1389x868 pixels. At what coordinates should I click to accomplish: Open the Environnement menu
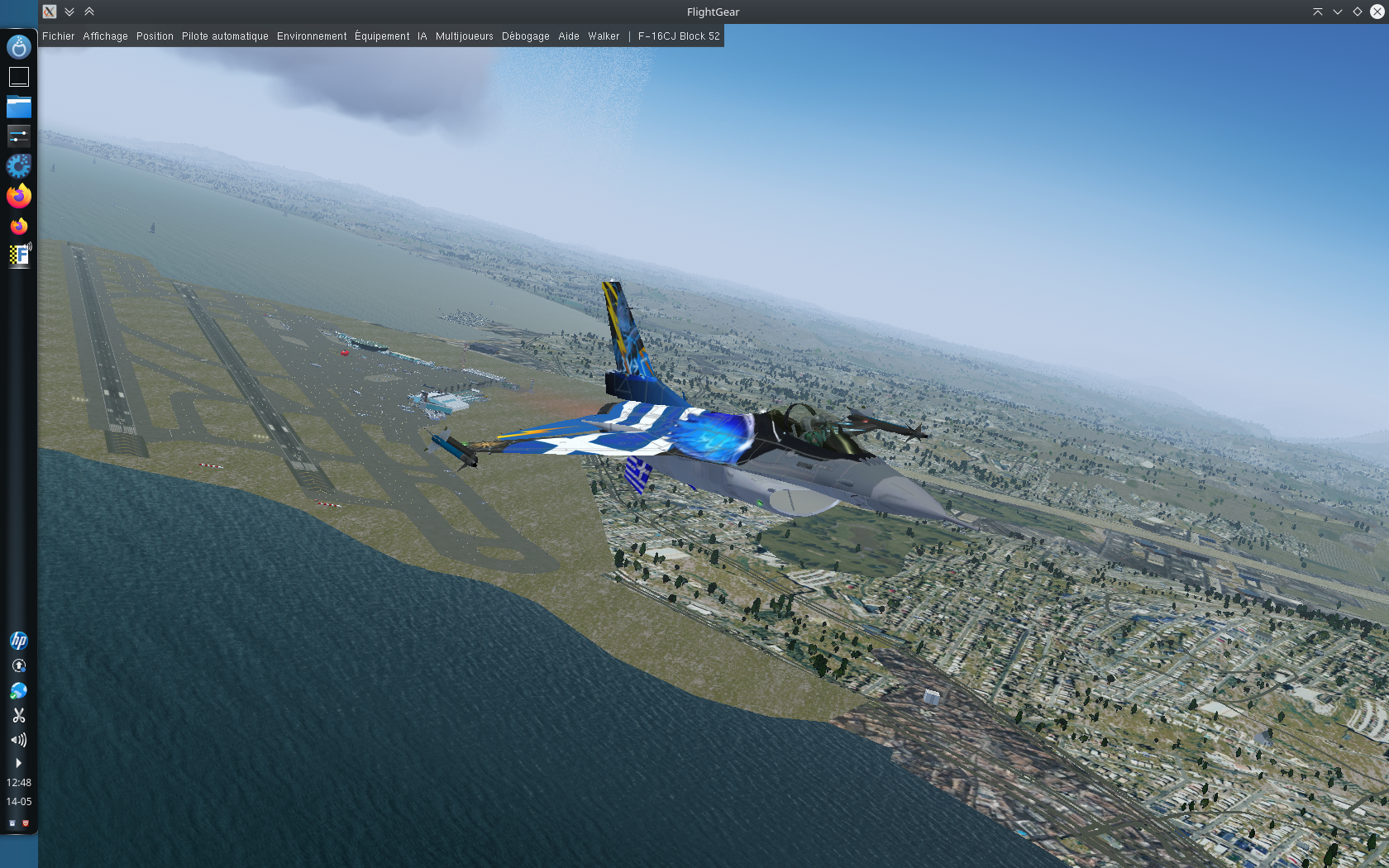312,36
